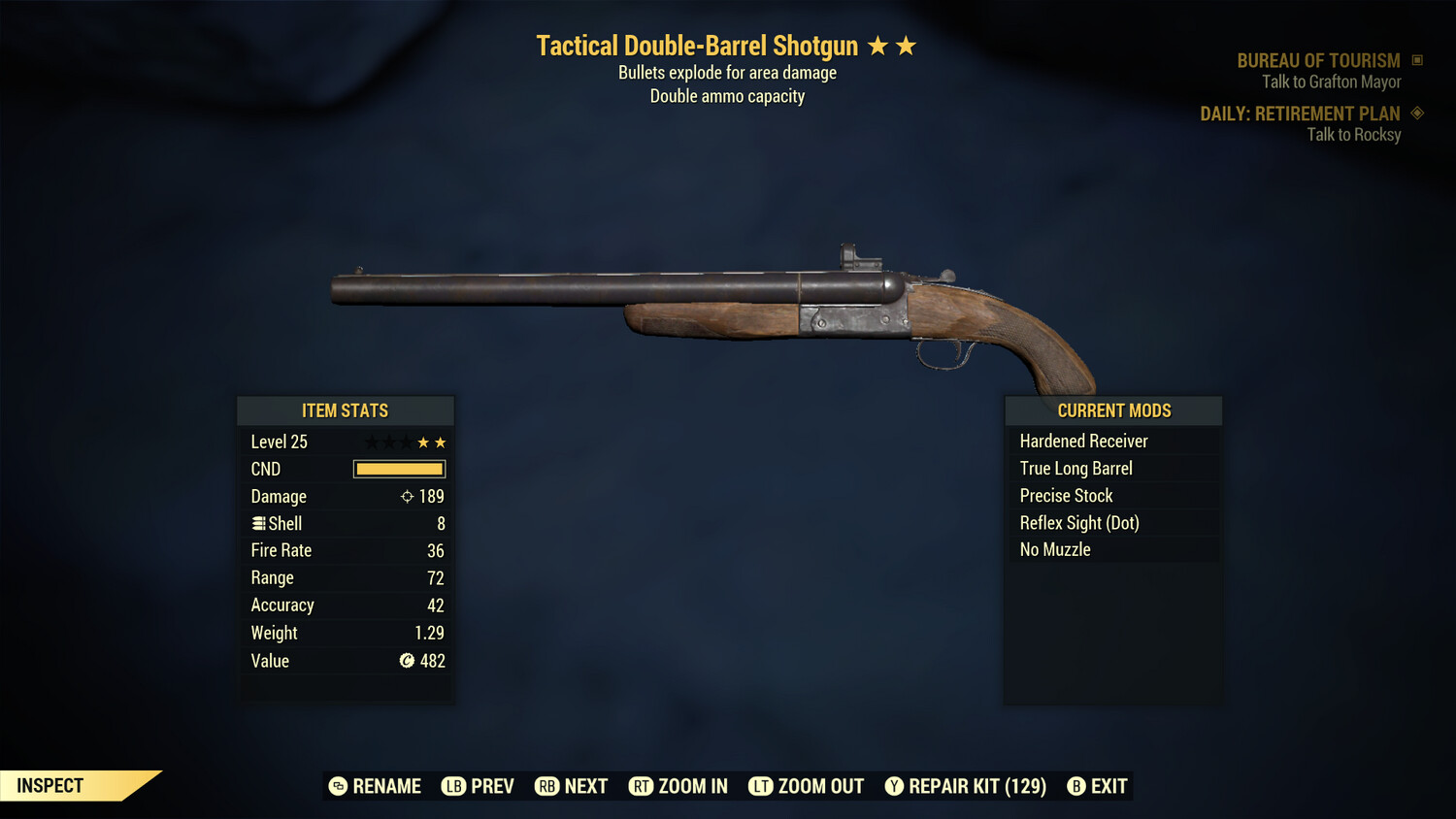Click the square marker icon beside BUREAU OF TOURISM

click(1418, 60)
